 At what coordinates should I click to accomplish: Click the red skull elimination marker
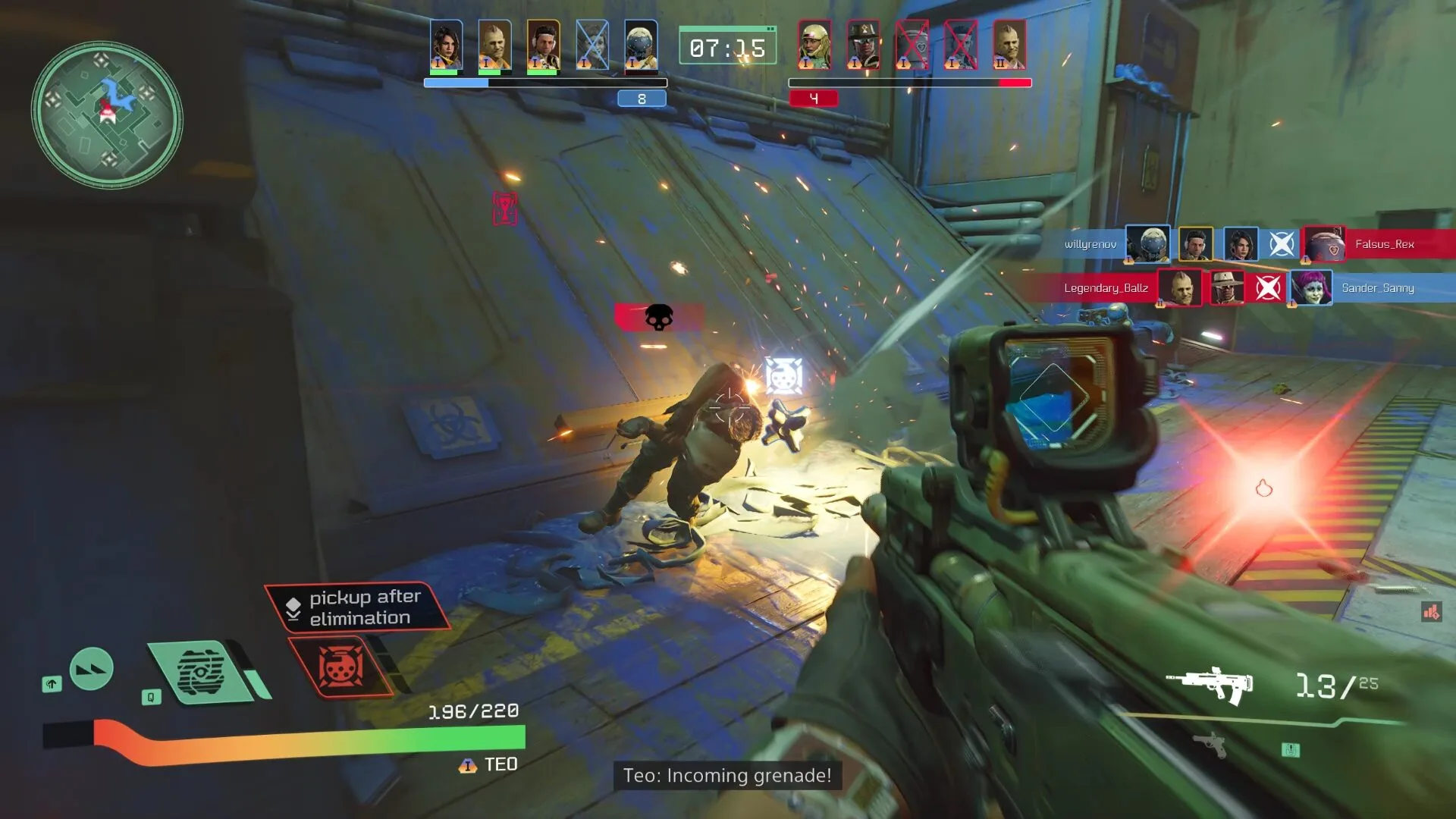(x=658, y=317)
